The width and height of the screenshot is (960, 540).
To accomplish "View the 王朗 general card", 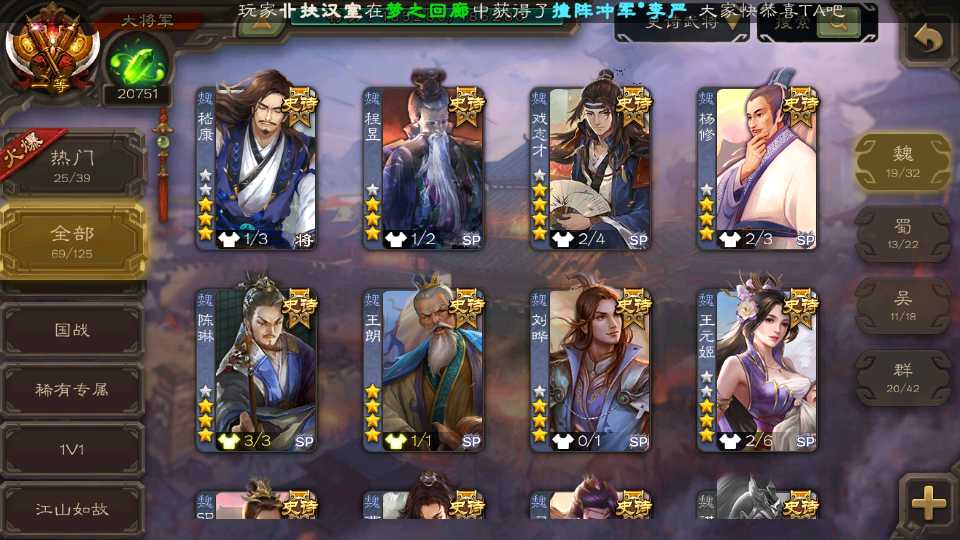I will [423, 370].
